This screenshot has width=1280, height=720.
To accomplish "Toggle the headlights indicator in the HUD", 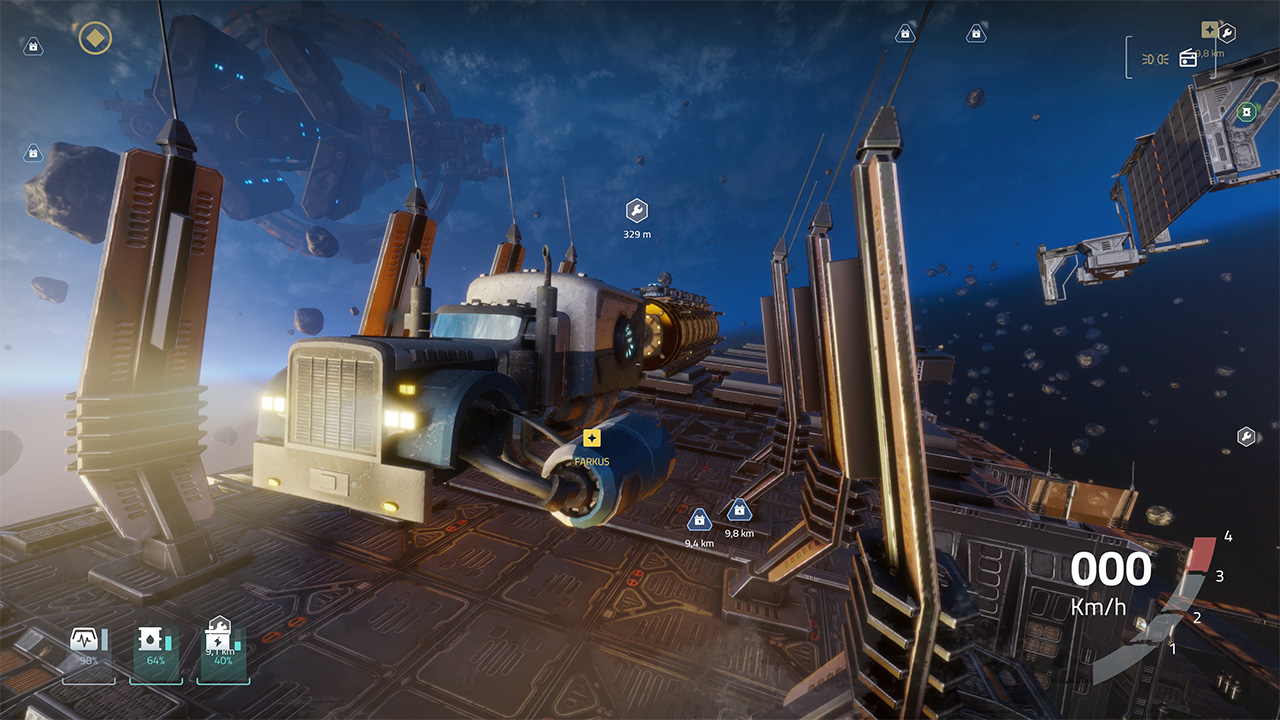I will click(x=1155, y=57).
